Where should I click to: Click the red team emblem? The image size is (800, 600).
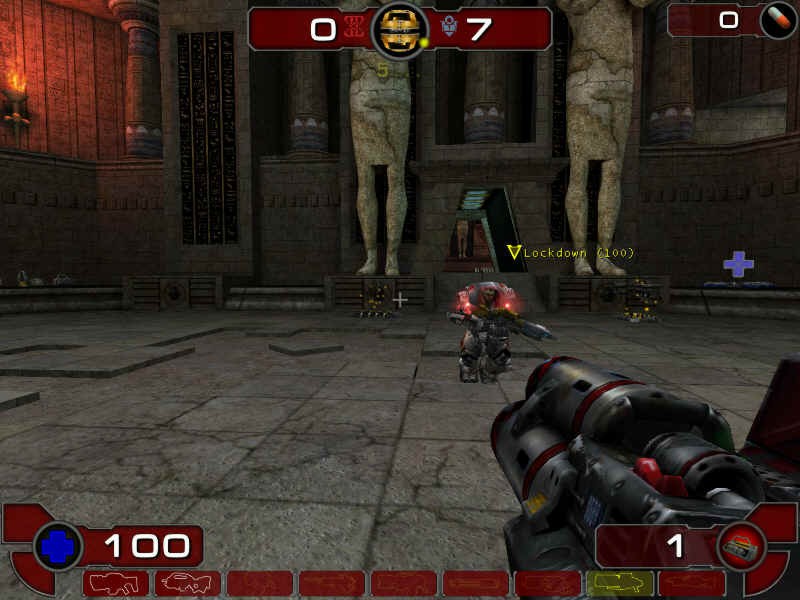click(x=353, y=29)
